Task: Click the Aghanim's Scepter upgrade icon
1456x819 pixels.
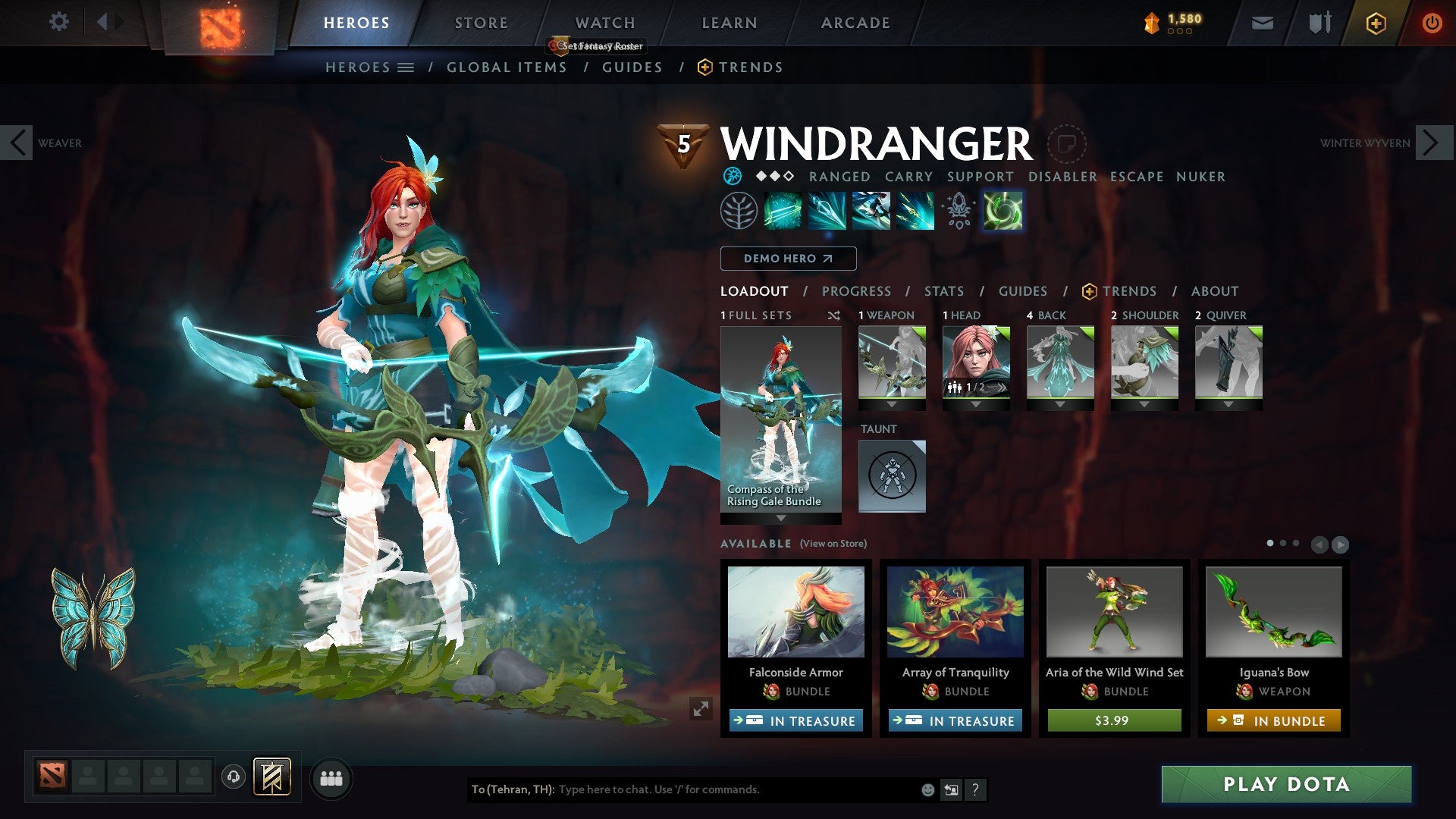Action: pos(957,210)
